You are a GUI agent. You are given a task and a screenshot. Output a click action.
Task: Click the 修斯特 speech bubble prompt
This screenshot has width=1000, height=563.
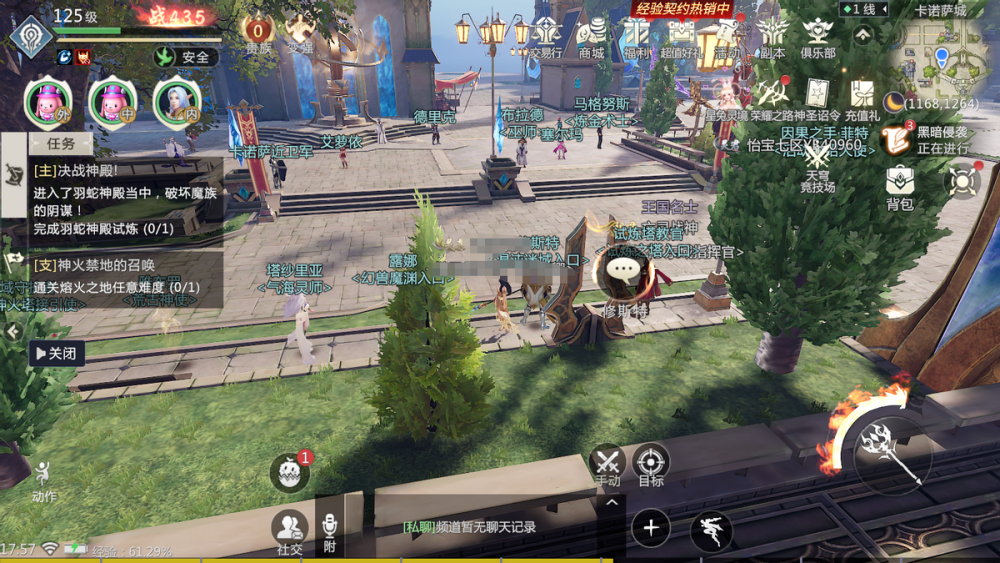coord(626,270)
